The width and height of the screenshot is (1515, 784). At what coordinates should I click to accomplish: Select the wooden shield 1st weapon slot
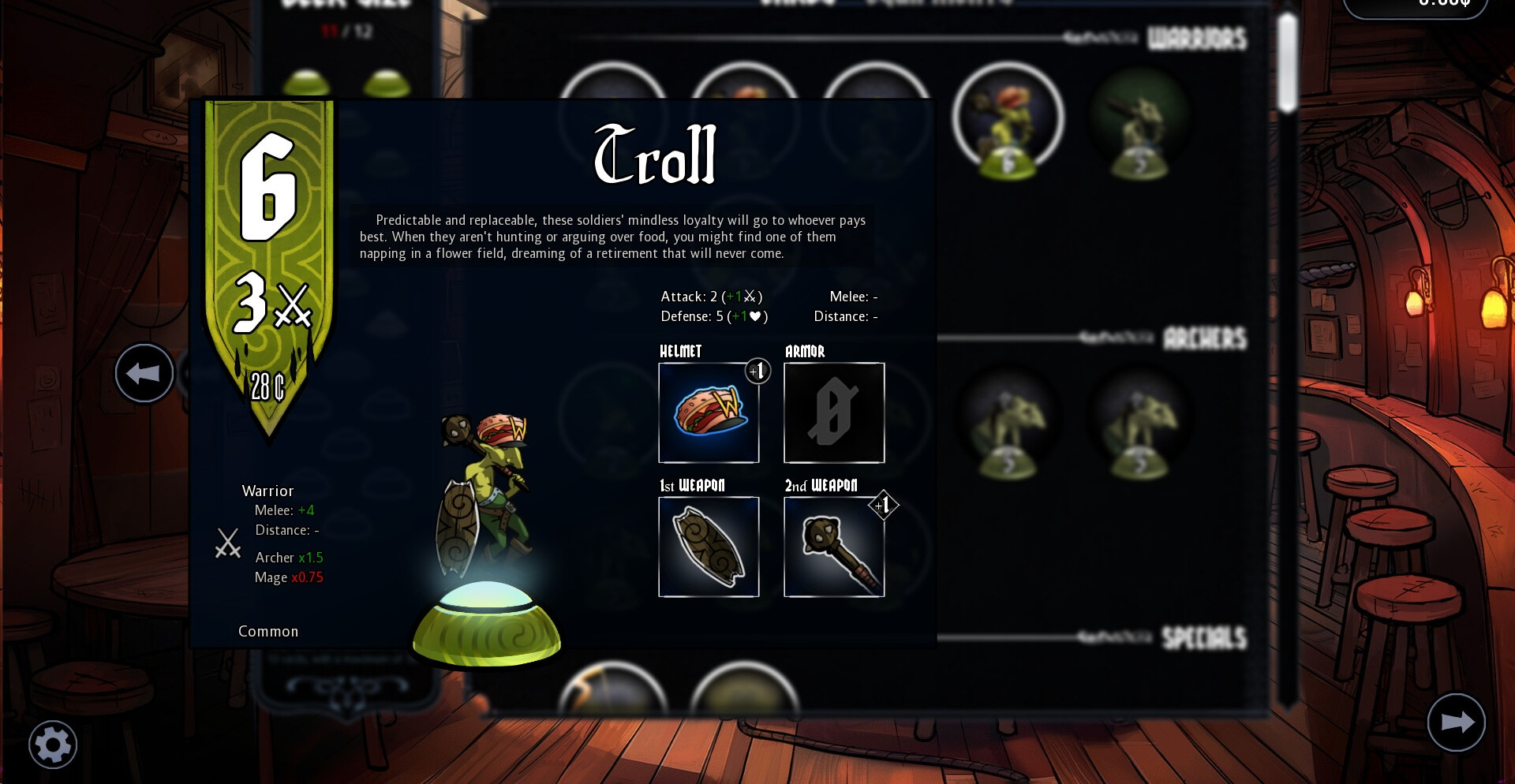click(x=709, y=547)
